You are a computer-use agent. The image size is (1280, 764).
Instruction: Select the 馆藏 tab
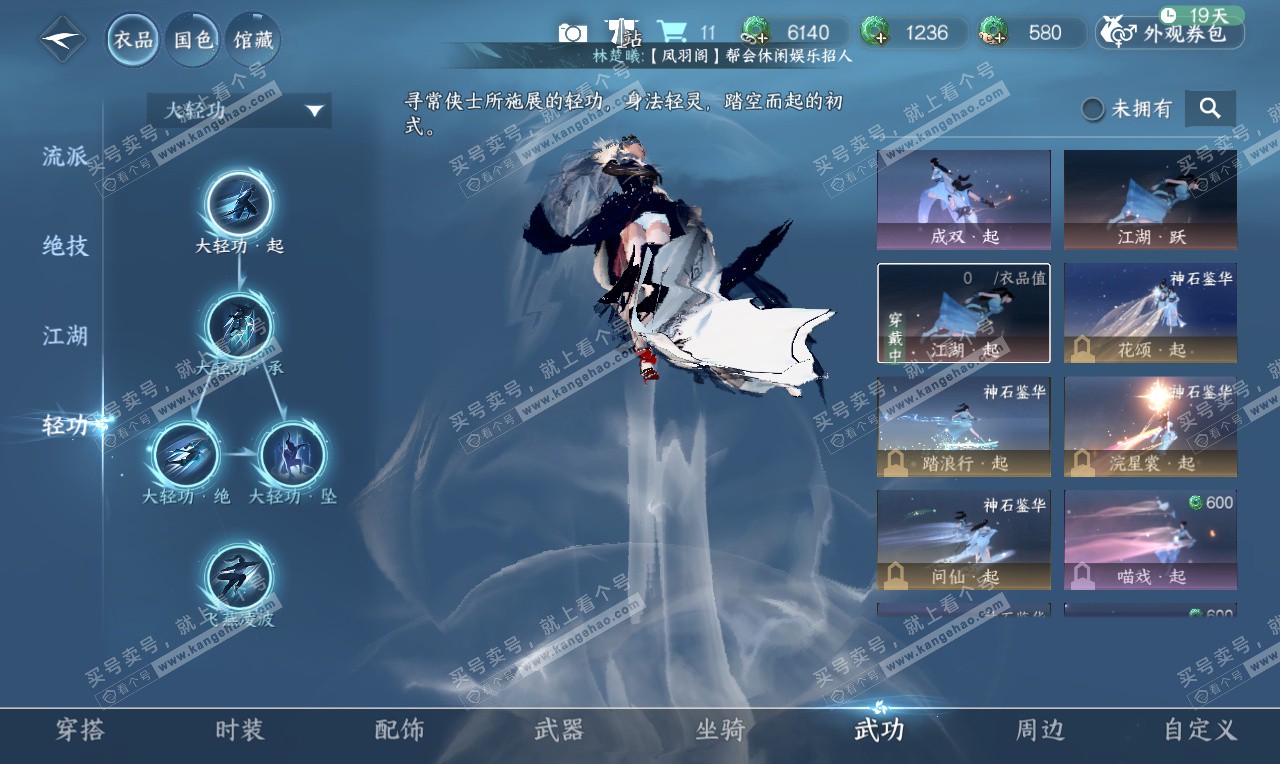coord(252,40)
